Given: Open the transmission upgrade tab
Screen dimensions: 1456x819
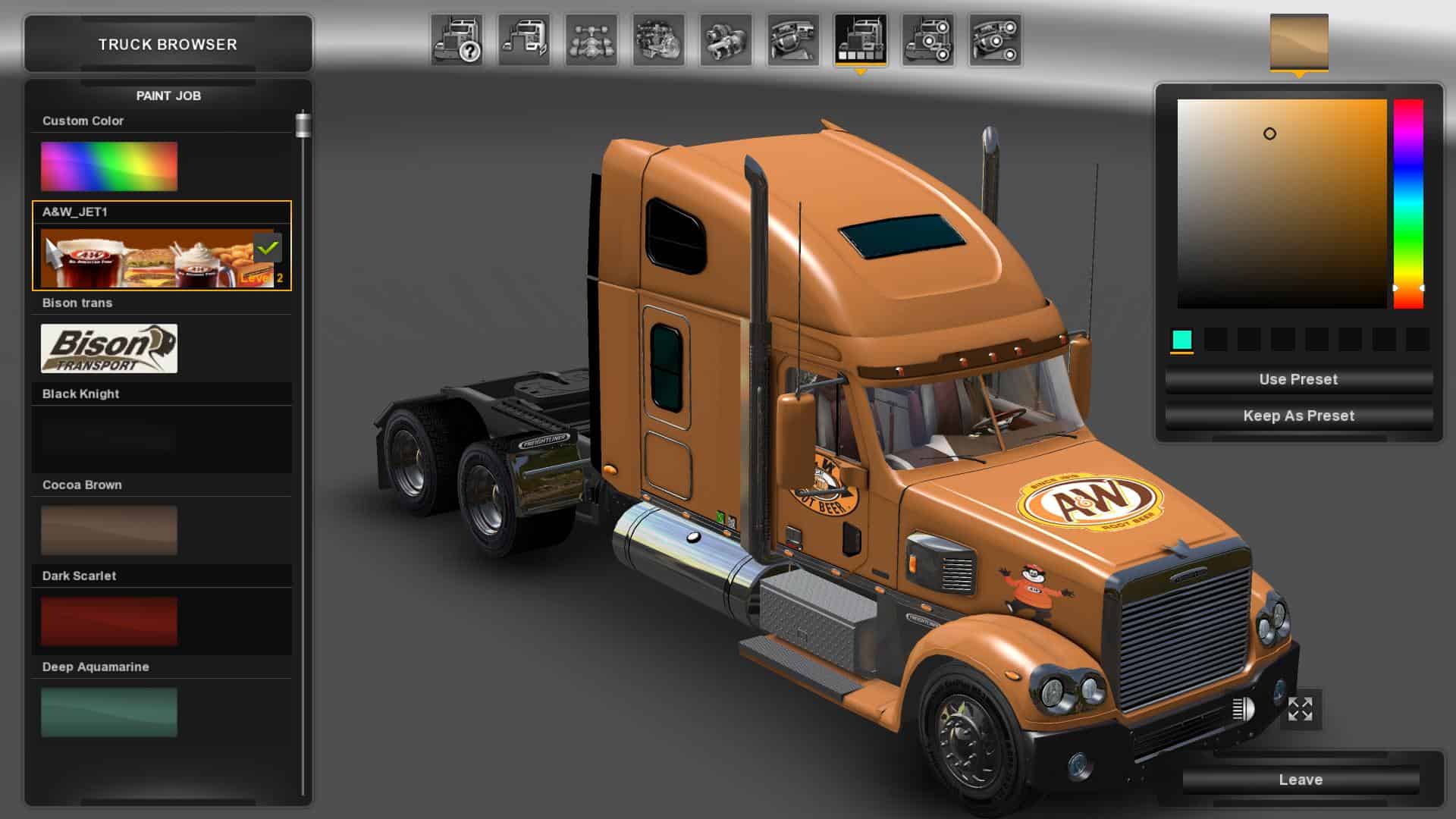Looking at the screenshot, I should [x=726, y=39].
